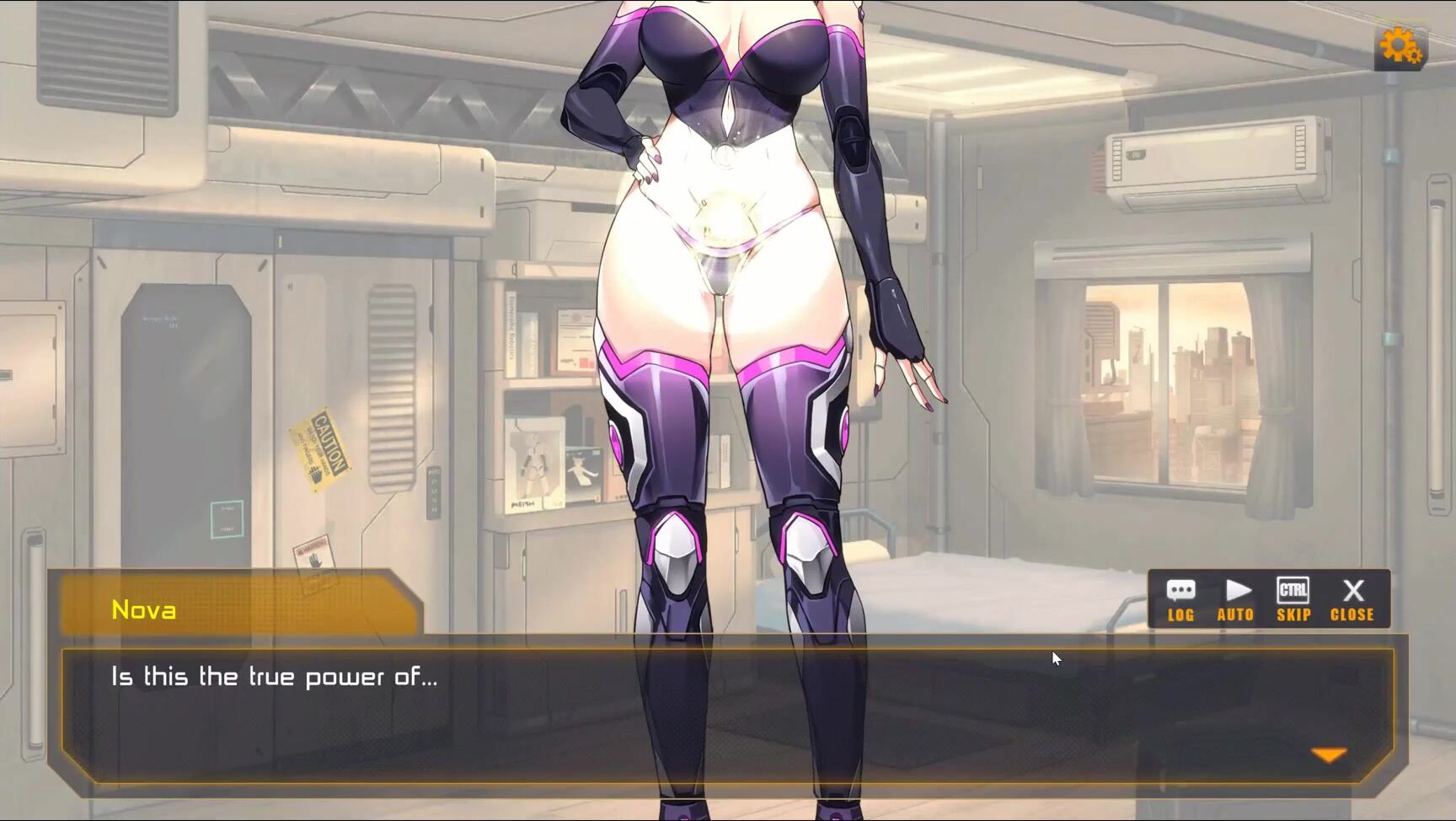The width and height of the screenshot is (1456, 821).
Task: Close the dialogue box
Action: 1352,599
